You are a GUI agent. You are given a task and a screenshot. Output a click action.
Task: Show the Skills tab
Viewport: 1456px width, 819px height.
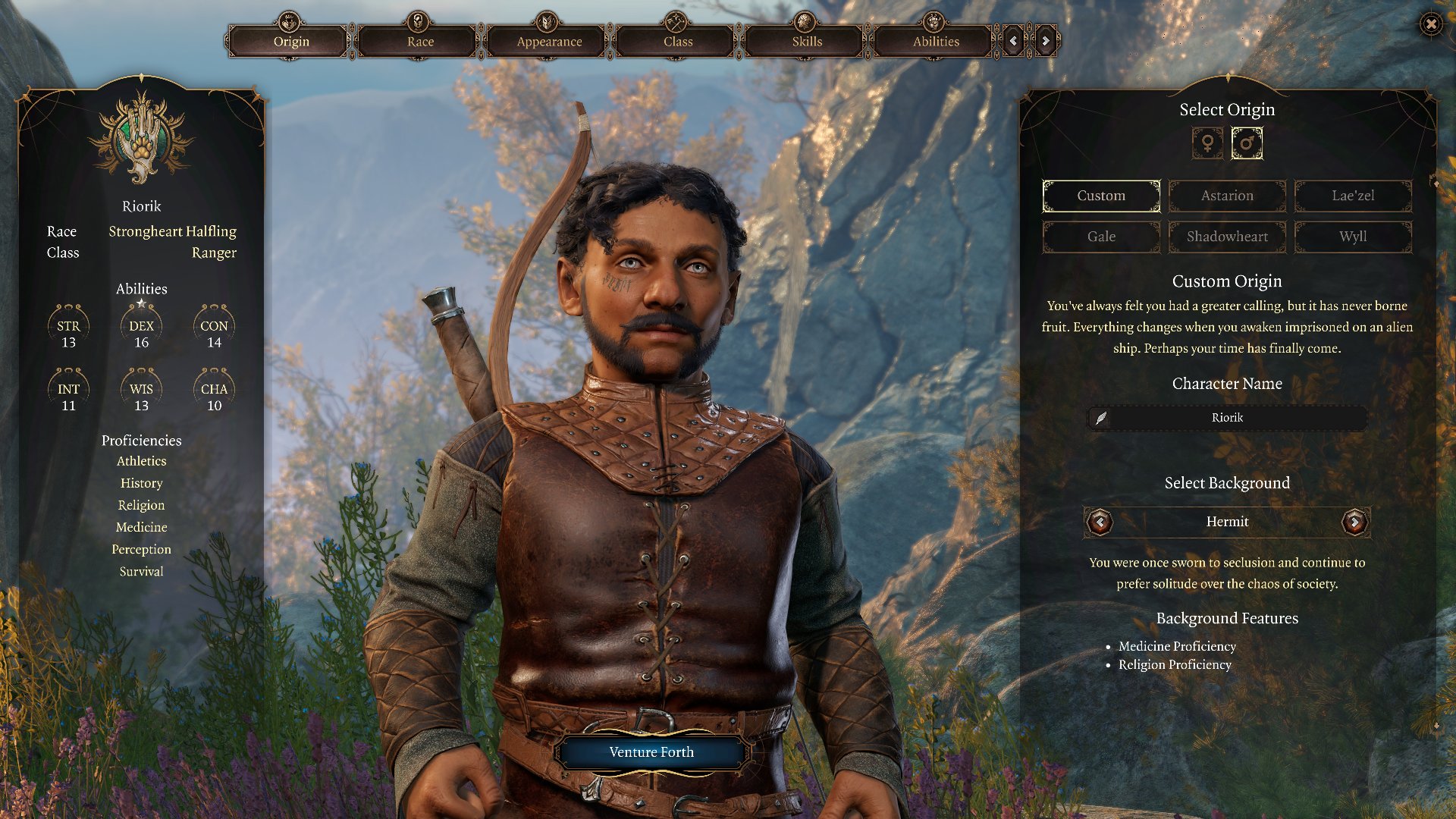coord(807,41)
